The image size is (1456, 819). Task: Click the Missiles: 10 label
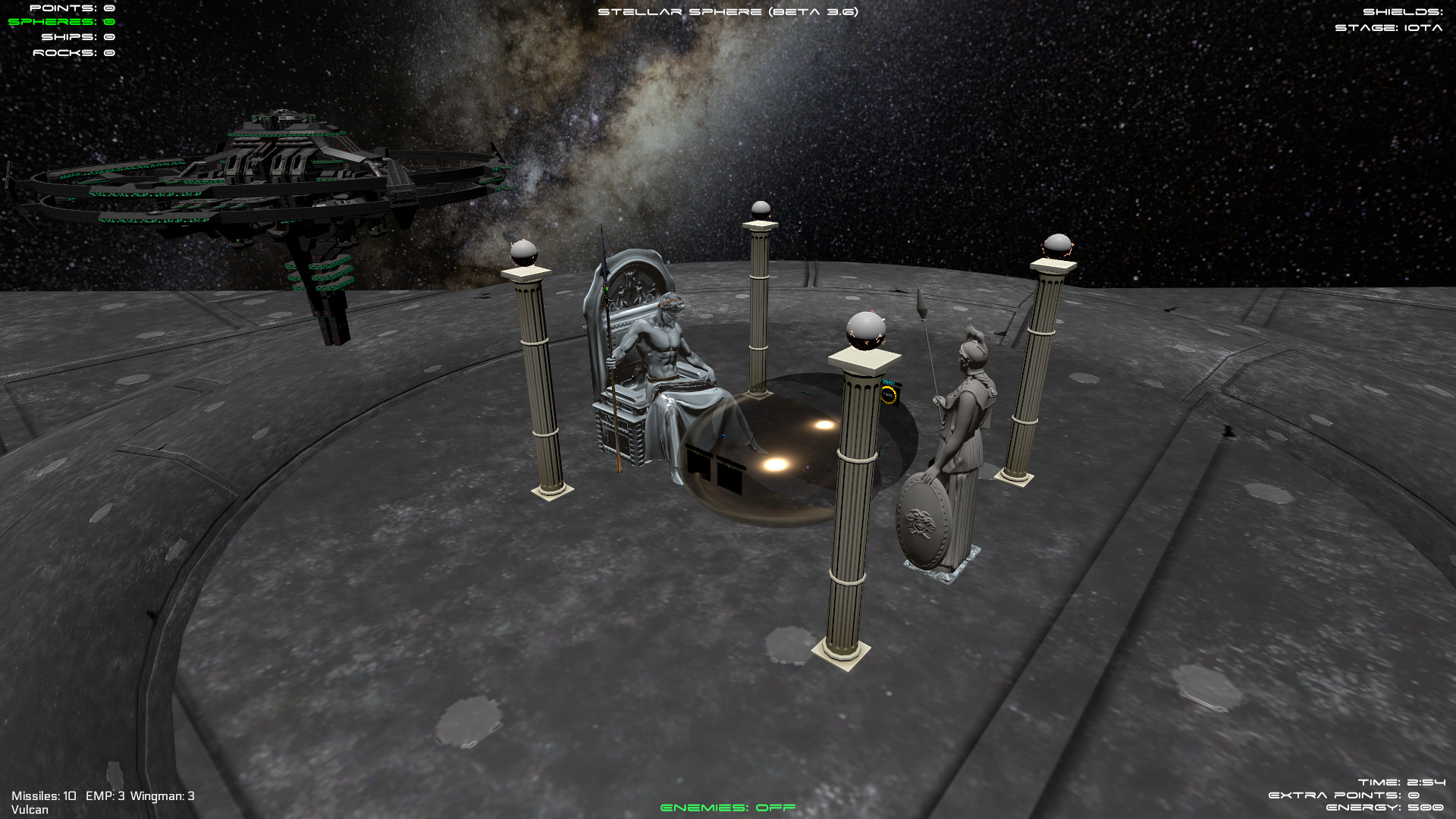point(45,797)
